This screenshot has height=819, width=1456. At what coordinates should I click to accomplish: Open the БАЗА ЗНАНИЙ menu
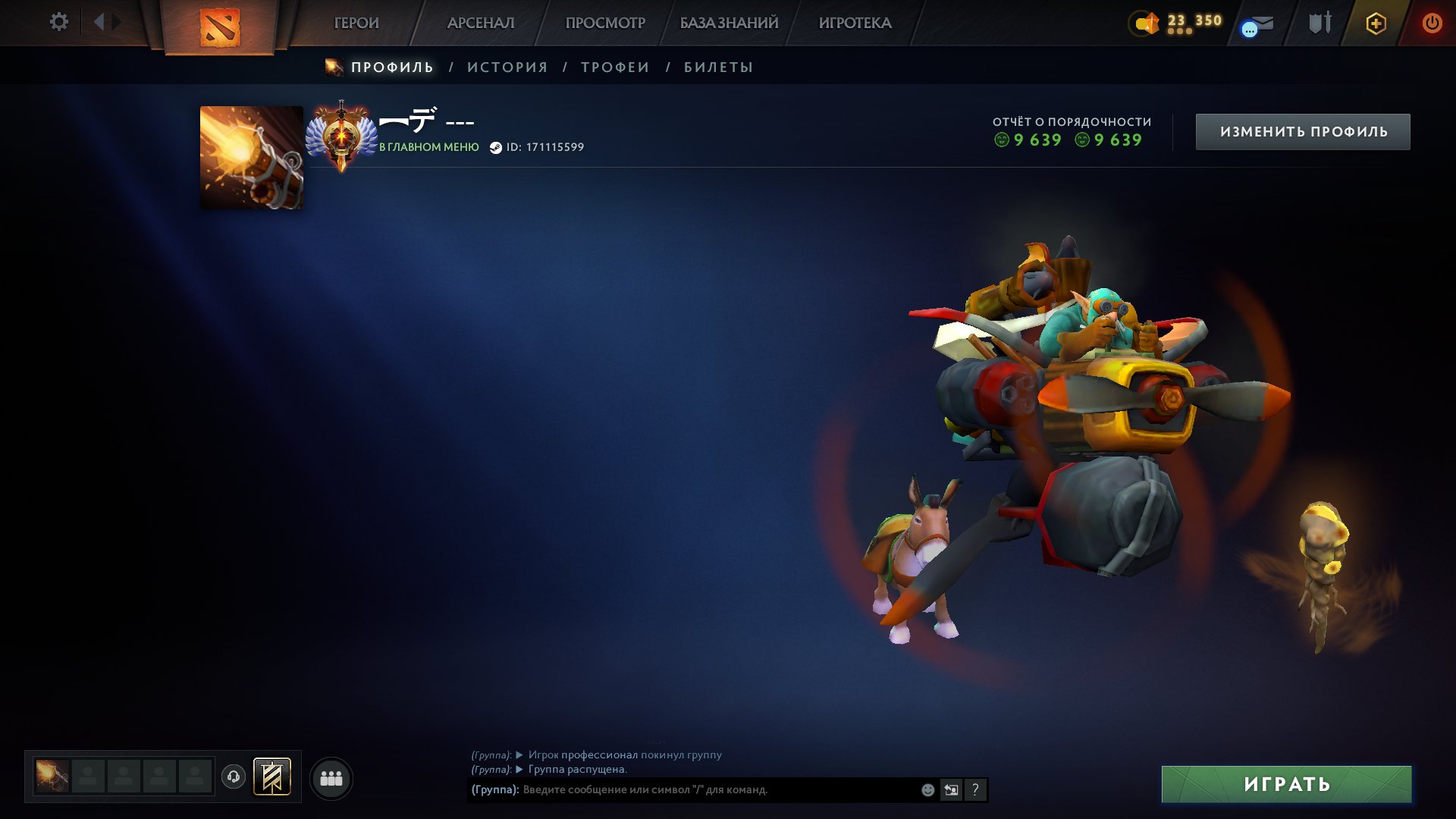(x=729, y=23)
